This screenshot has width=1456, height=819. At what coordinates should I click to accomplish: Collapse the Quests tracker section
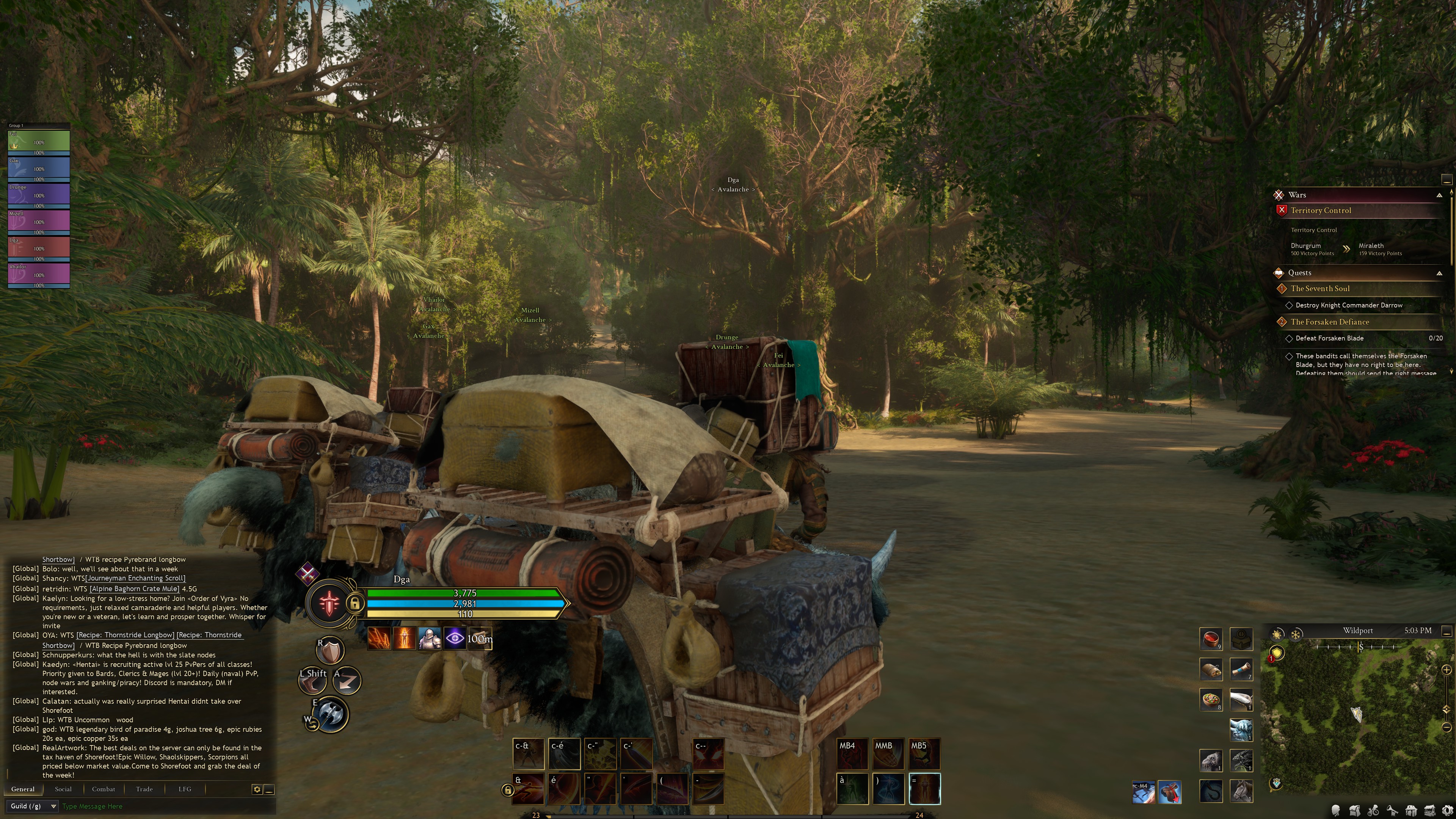coord(1439,273)
